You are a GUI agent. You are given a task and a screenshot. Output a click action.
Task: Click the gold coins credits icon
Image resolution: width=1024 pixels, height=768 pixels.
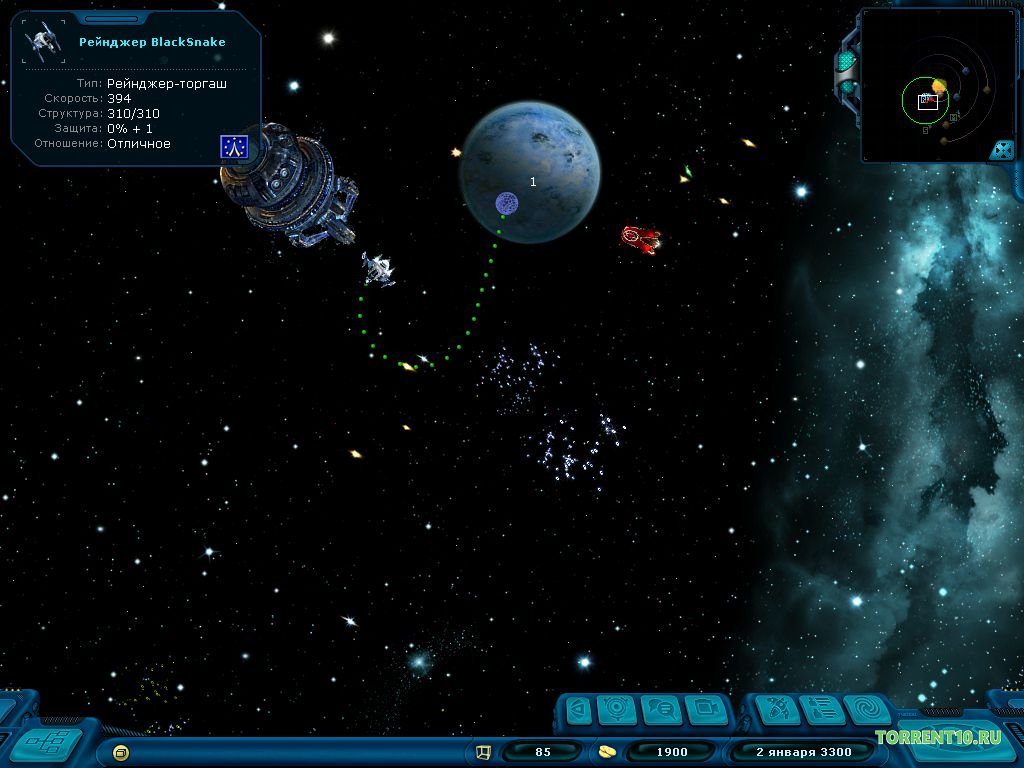(x=607, y=751)
